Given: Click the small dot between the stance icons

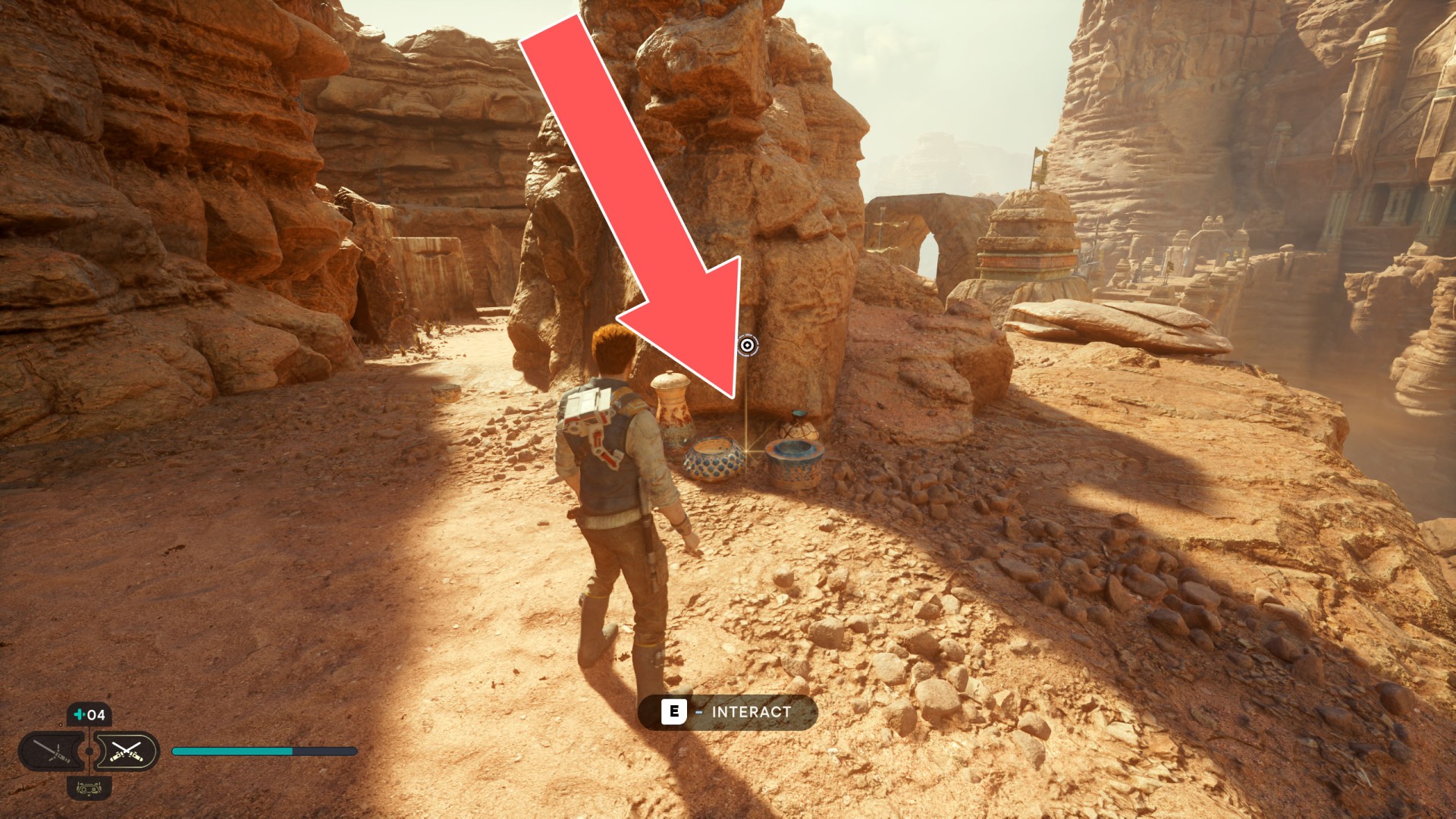Looking at the screenshot, I should pos(89,752).
